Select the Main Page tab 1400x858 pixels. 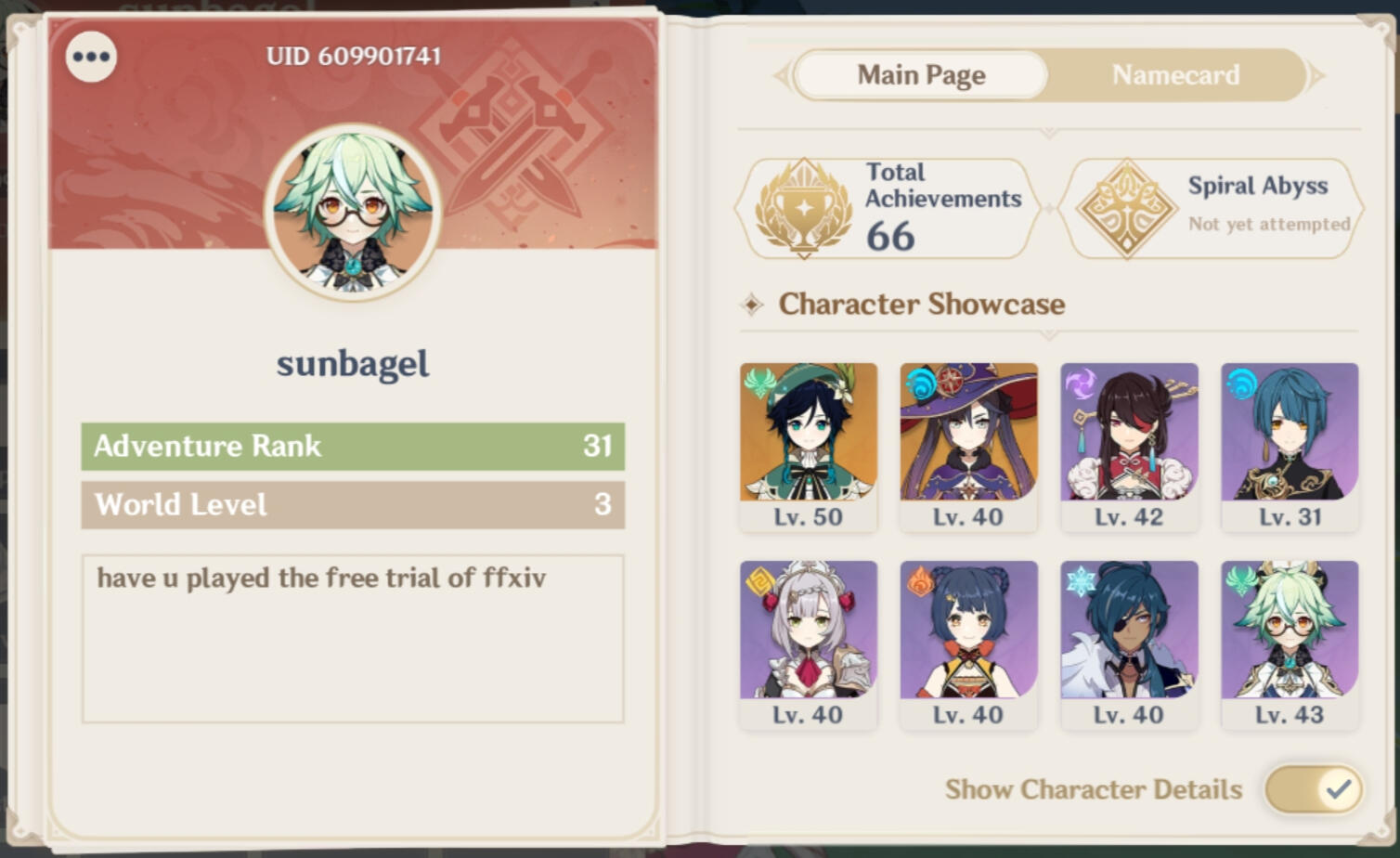(x=921, y=75)
